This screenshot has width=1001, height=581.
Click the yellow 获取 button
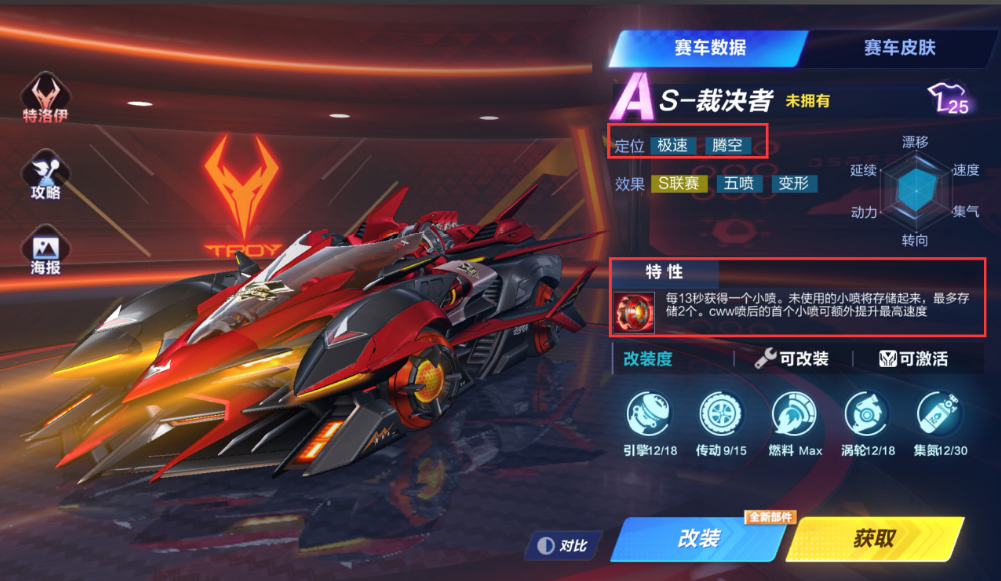pos(873,538)
